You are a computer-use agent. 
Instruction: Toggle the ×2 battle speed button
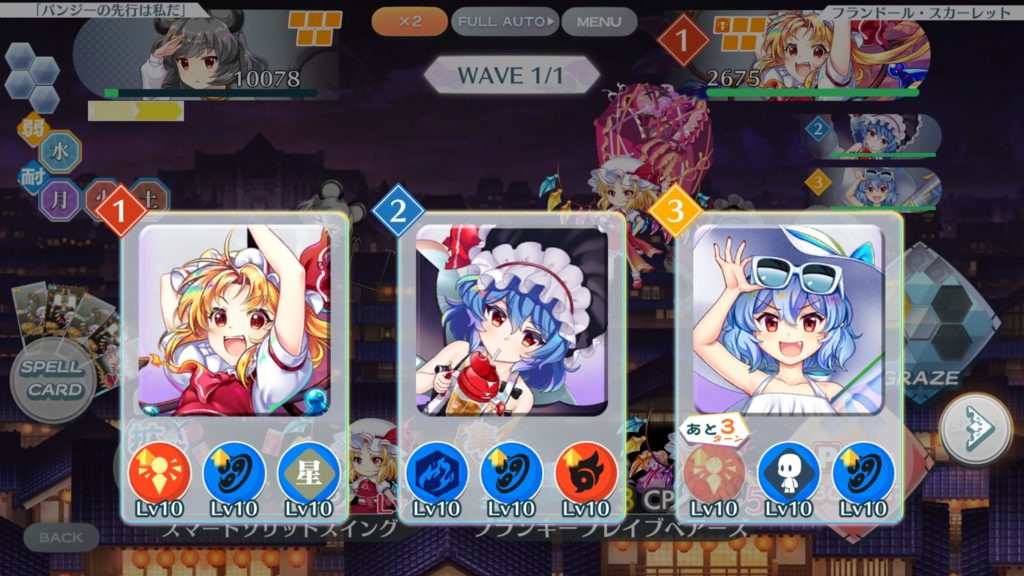[x=409, y=21]
